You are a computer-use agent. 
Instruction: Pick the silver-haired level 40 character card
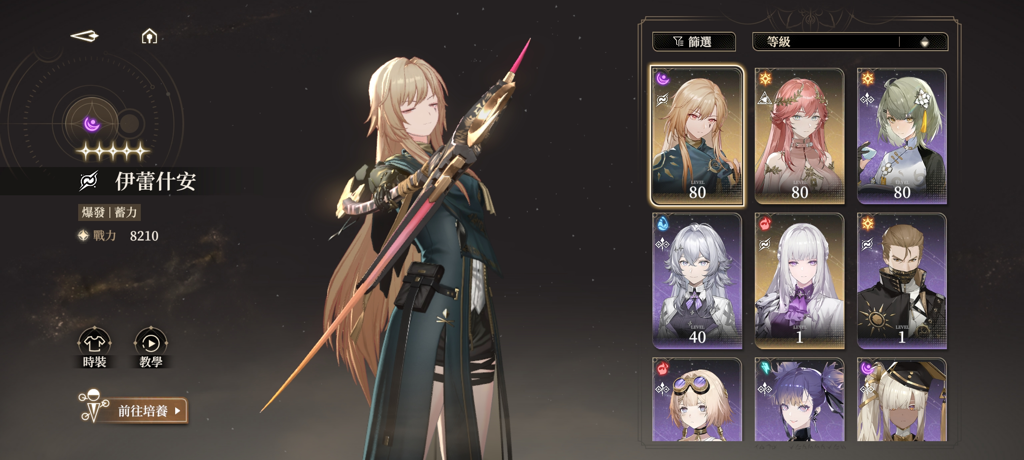(697, 279)
